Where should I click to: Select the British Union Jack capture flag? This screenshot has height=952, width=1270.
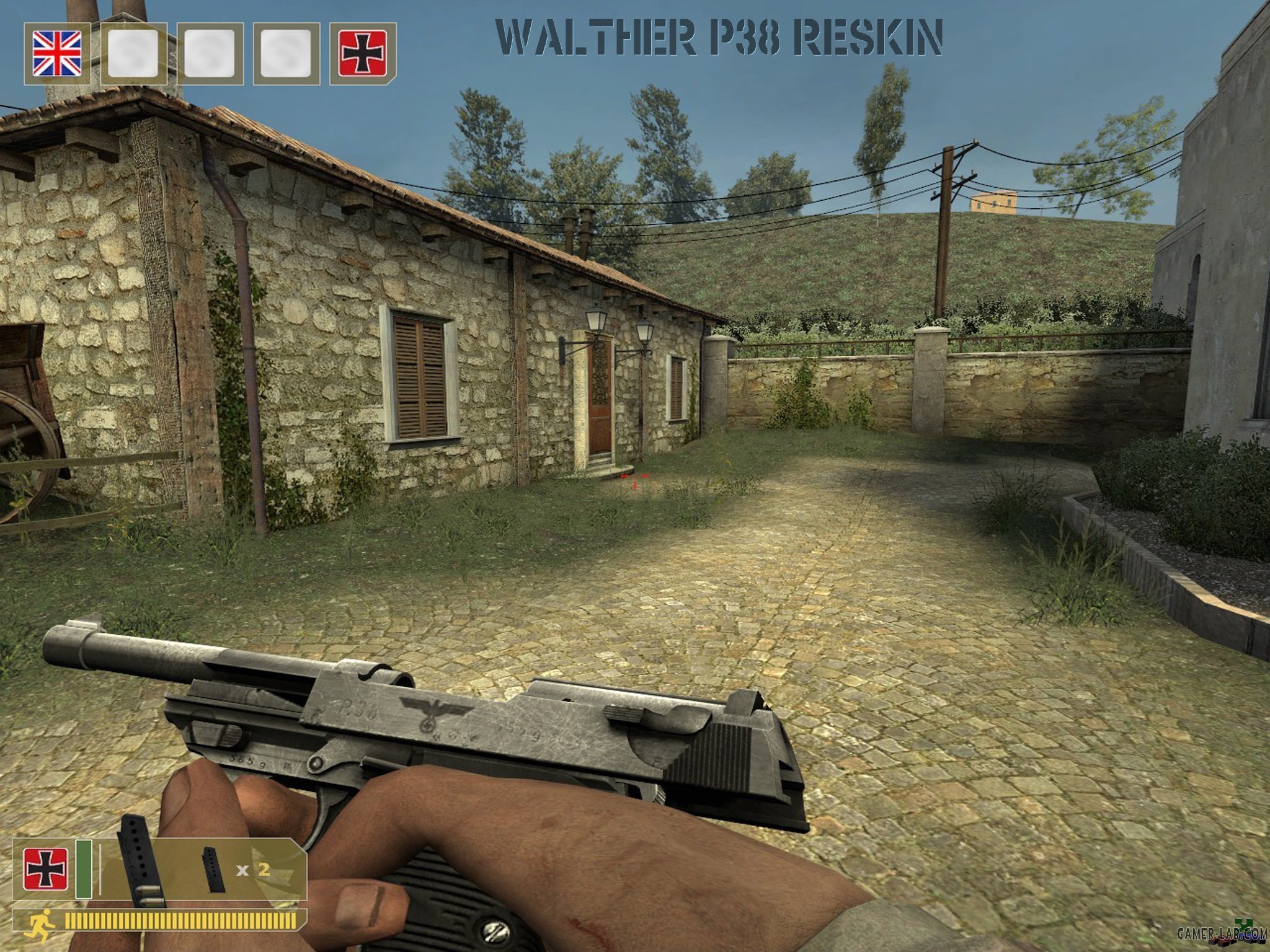56,53
